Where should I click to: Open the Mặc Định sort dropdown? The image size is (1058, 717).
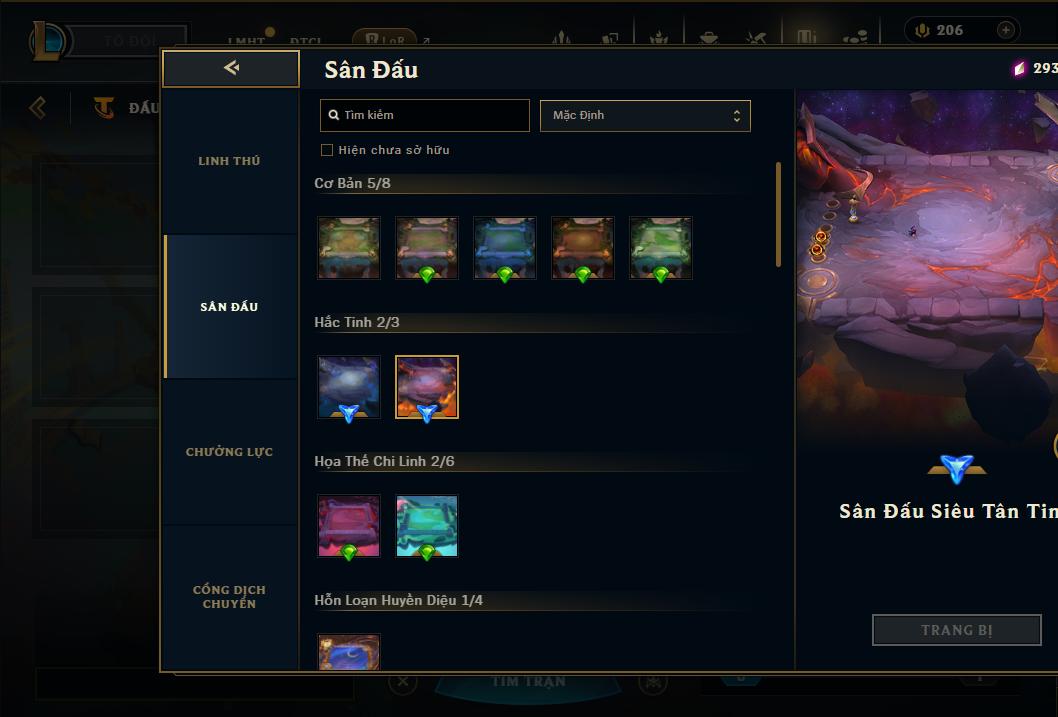click(645, 115)
